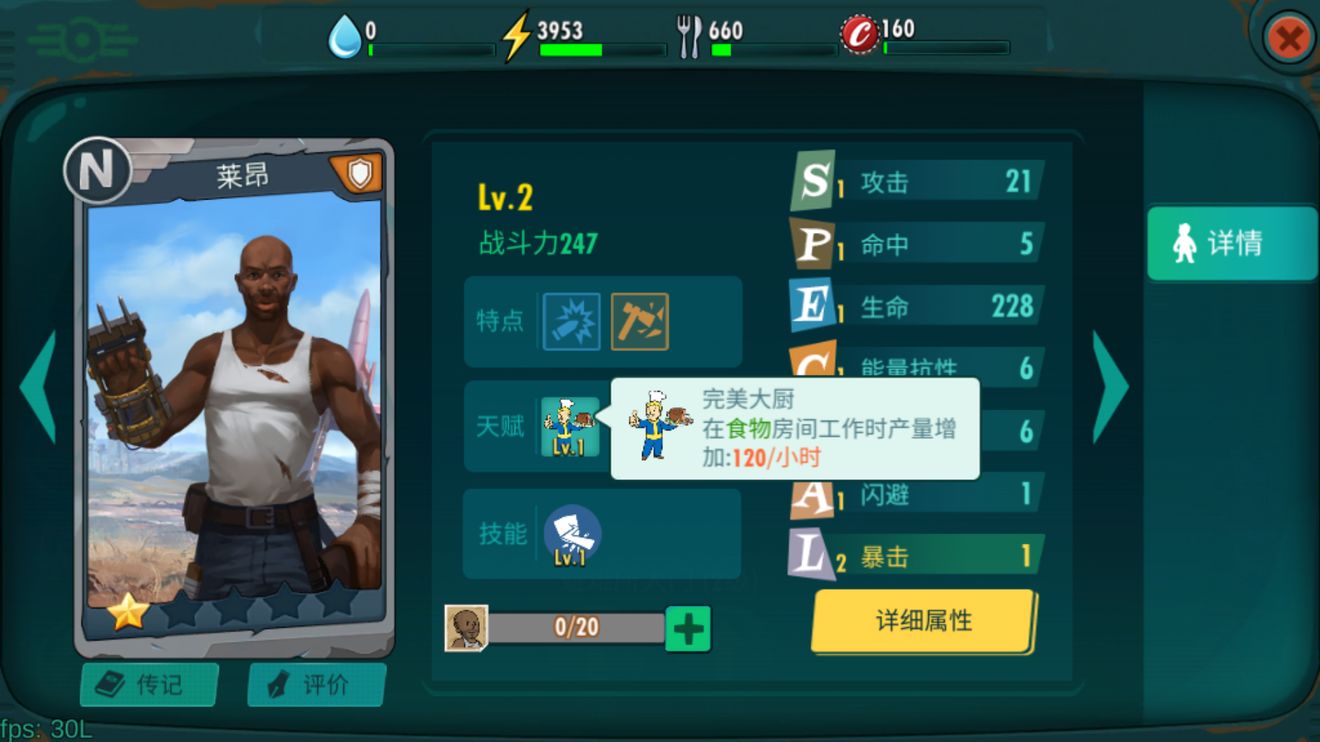Click the small character portrait beside the progress bar

(x=468, y=626)
